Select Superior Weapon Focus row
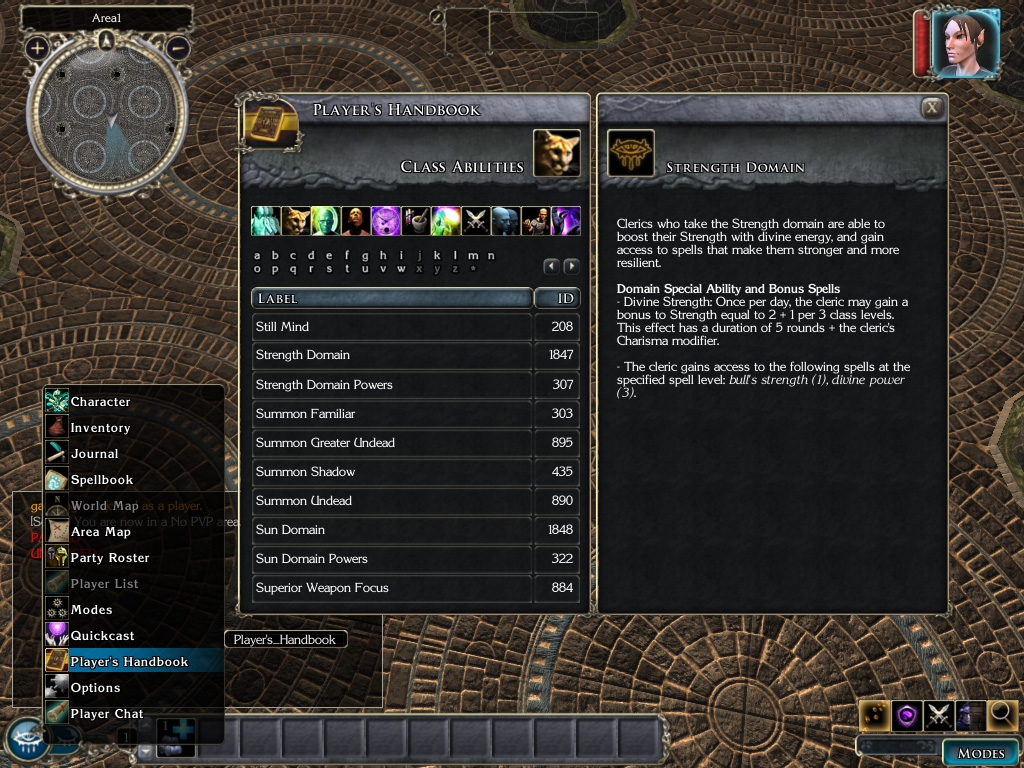Screen dimensions: 1024x768 tap(391, 588)
